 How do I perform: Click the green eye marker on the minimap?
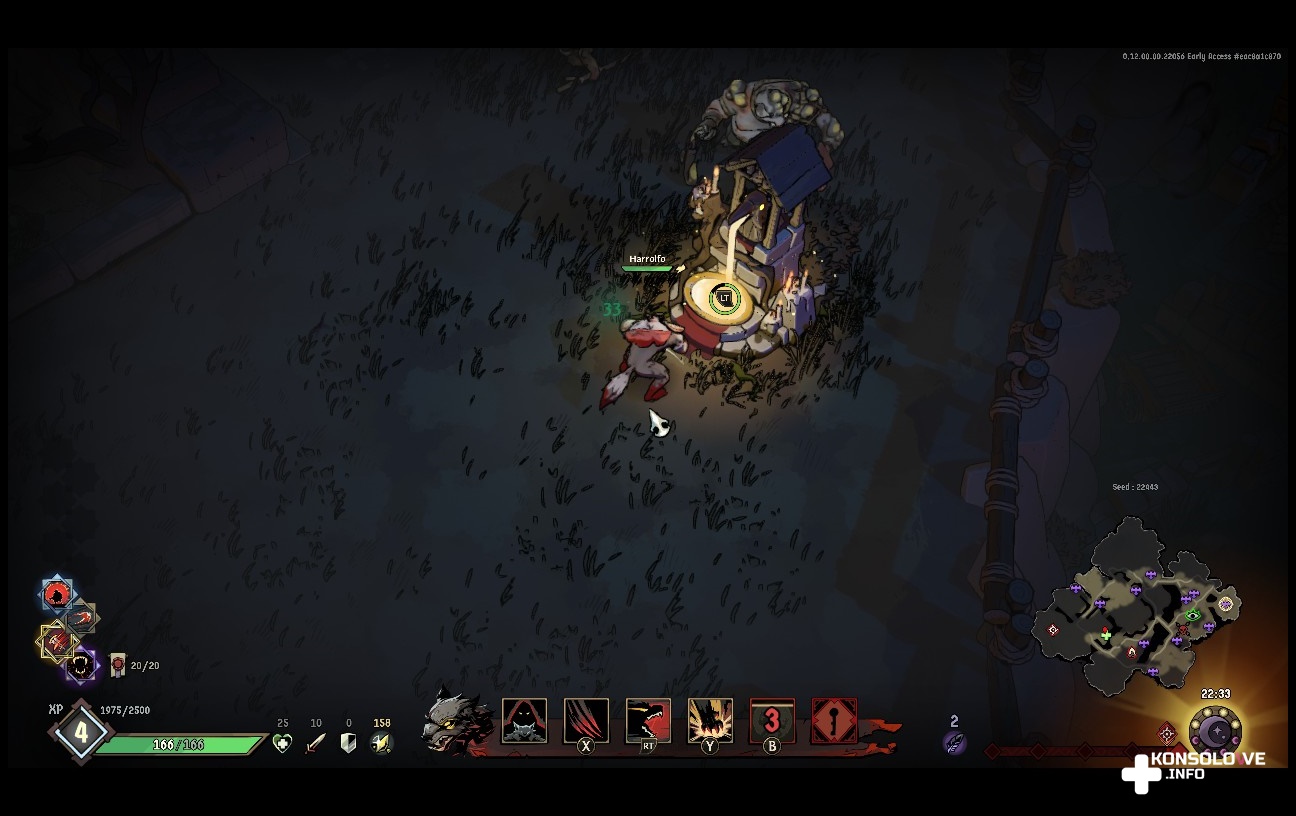(x=1192, y=615)
